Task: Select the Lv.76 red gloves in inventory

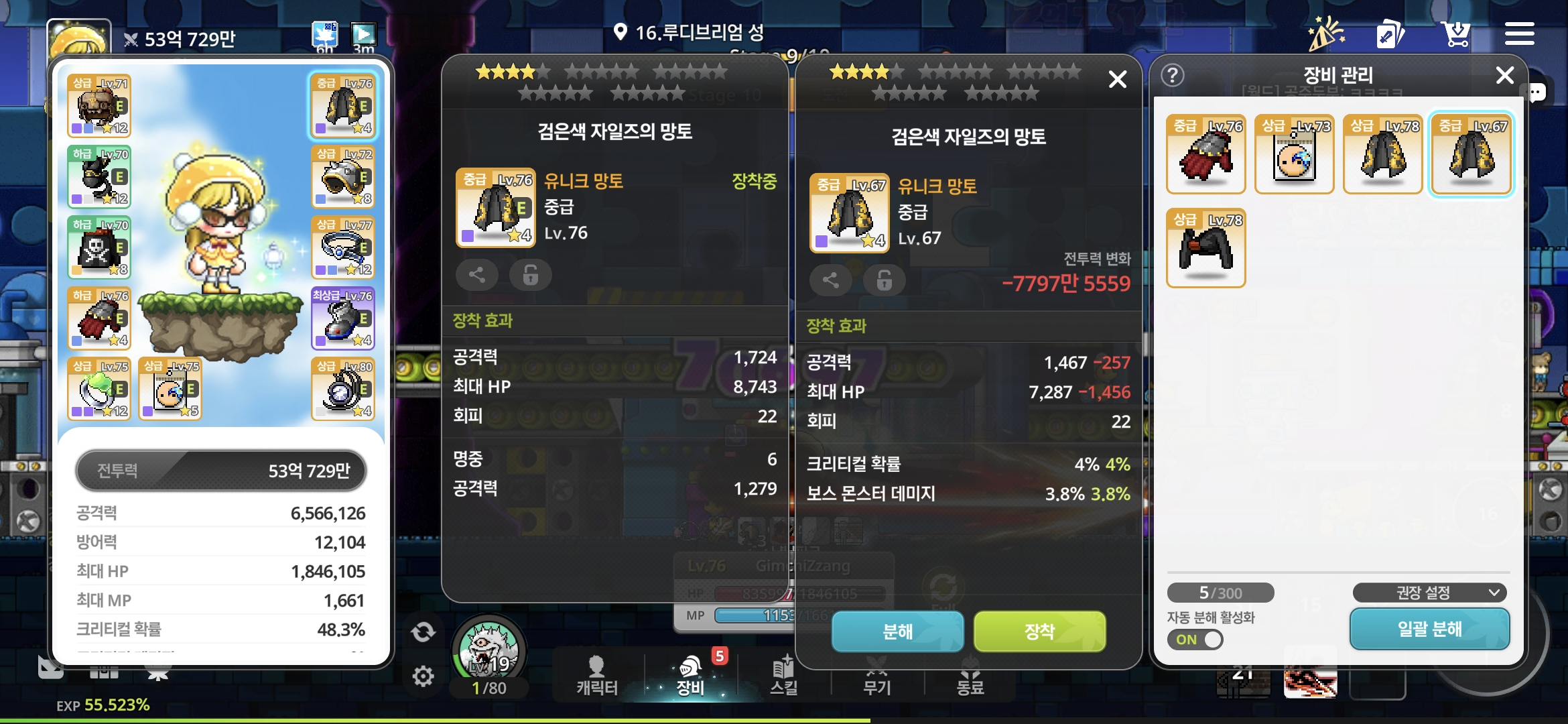Action: tap(1205, 154)
